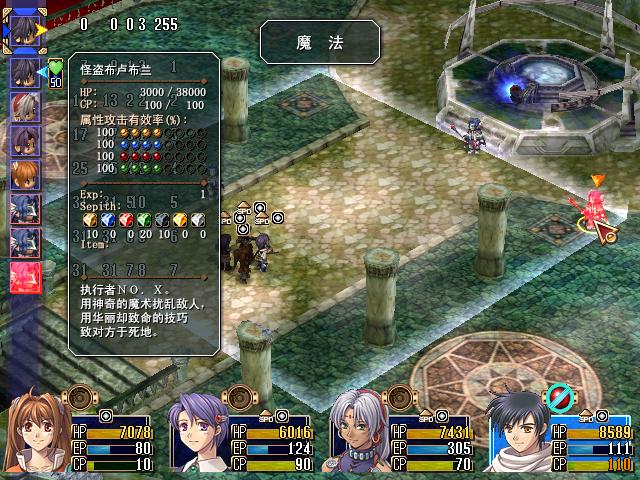
Task: Click the green heart turn bonus icon
Action: (55, 69)
